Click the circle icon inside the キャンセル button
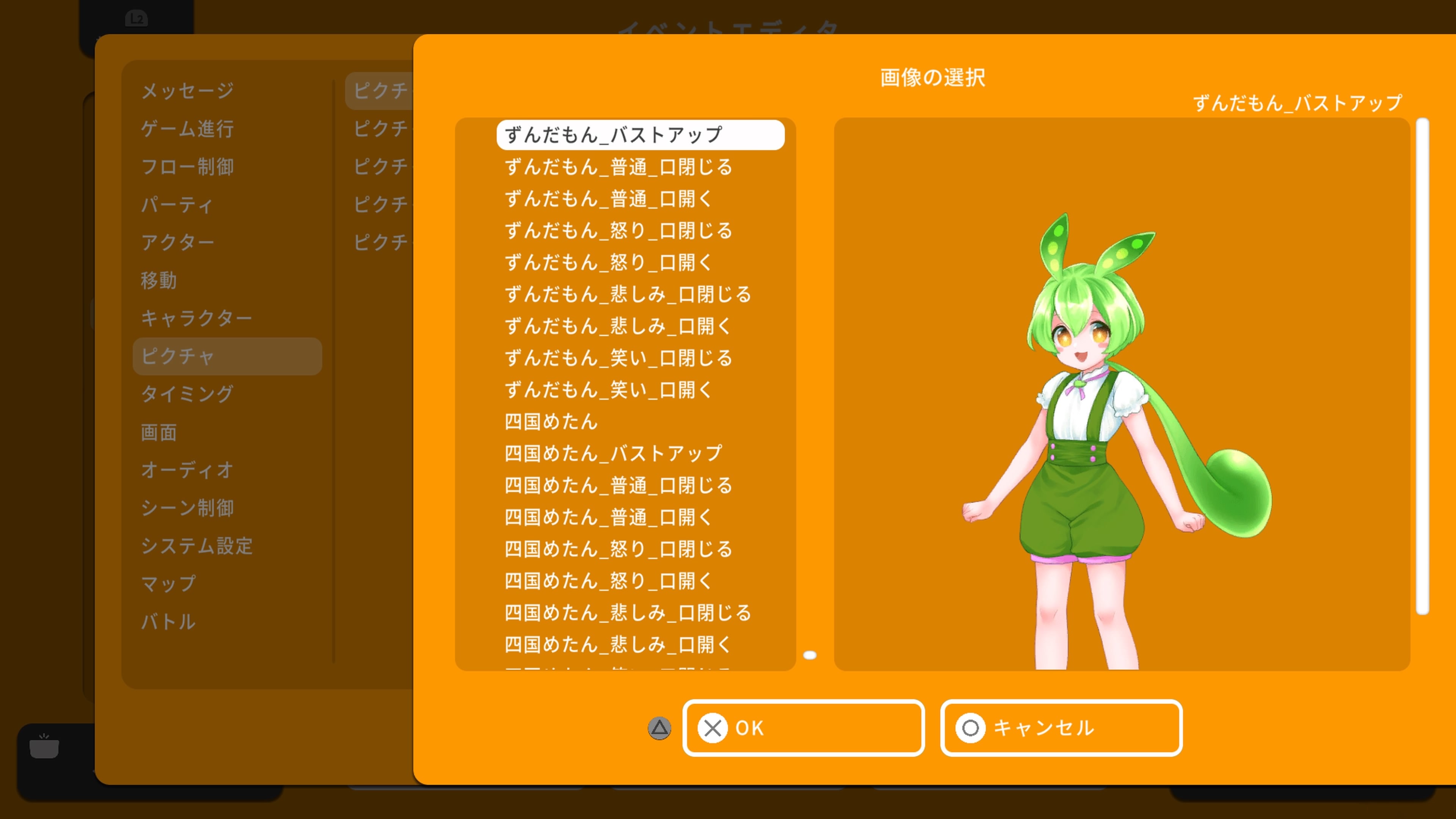The width and height of the screenshot is (1456, 819). tap(971, 728)
